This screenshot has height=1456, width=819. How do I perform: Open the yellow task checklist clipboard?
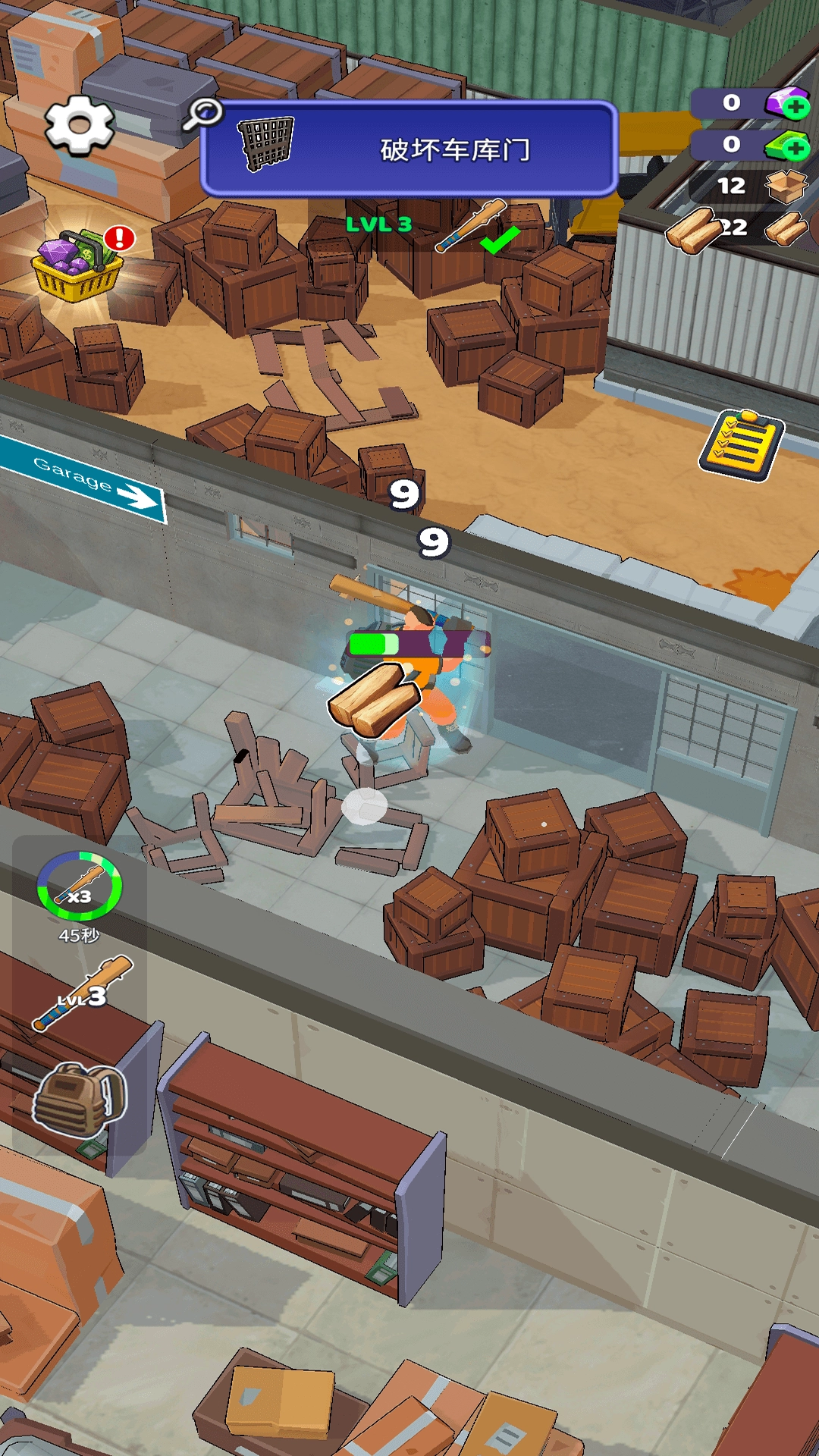pos(741,446)
